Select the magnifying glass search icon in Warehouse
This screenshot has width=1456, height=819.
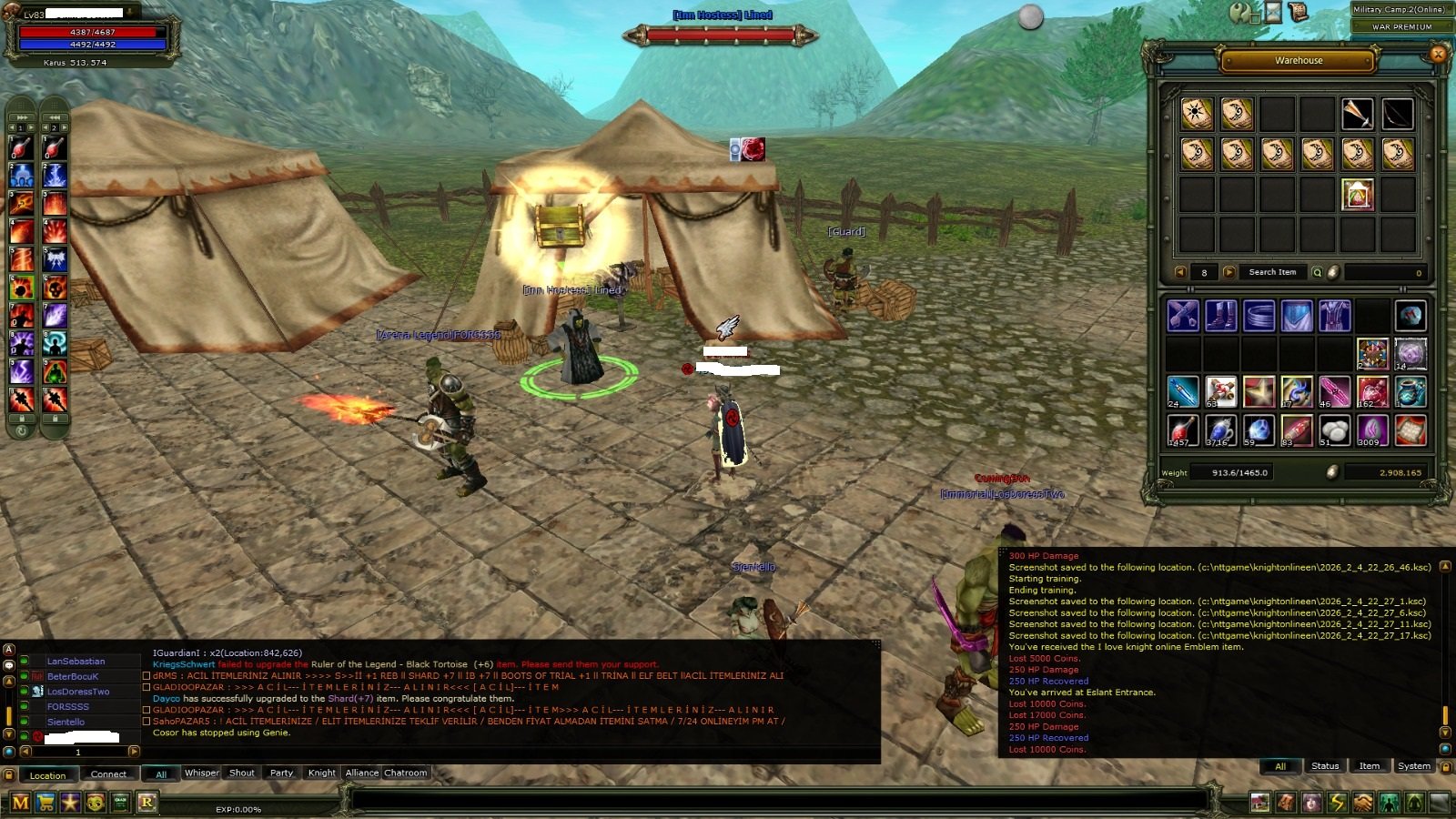tap(1318, 272)
